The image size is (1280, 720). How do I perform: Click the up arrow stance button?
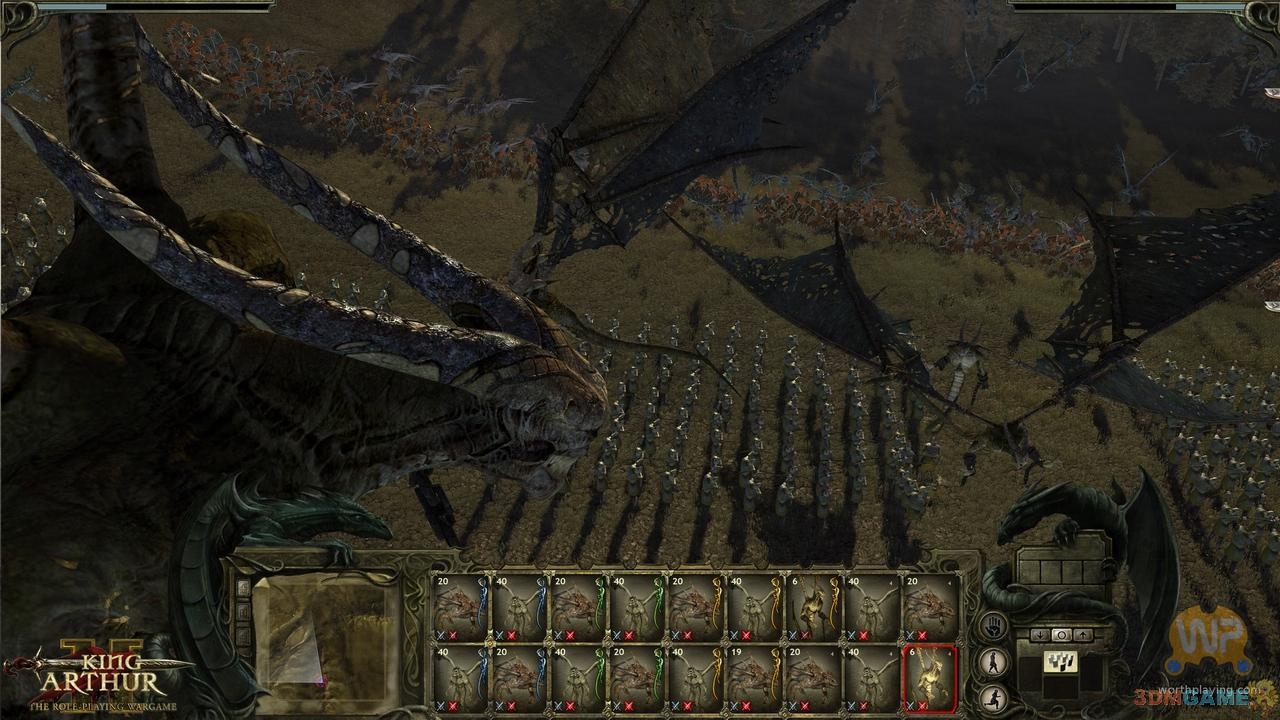[1082, 635]
